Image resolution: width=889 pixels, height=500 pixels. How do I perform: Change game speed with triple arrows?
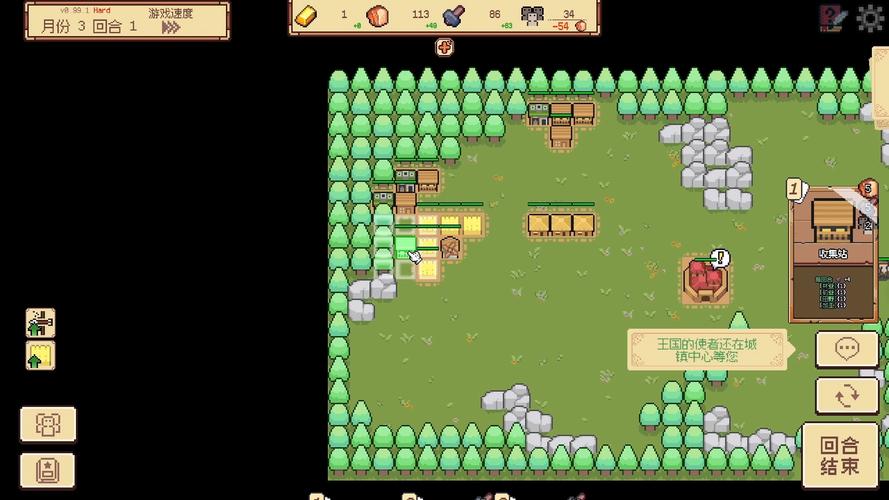coord(171,28)
